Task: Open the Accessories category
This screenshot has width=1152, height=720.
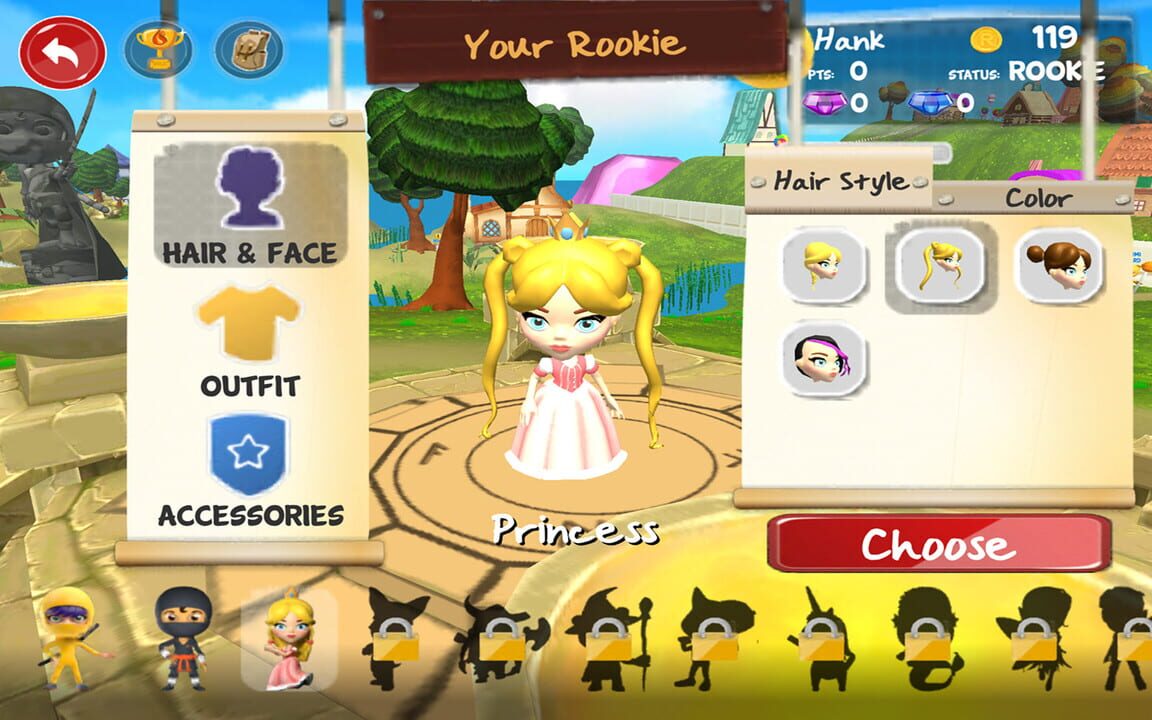Action: [249, 470]
